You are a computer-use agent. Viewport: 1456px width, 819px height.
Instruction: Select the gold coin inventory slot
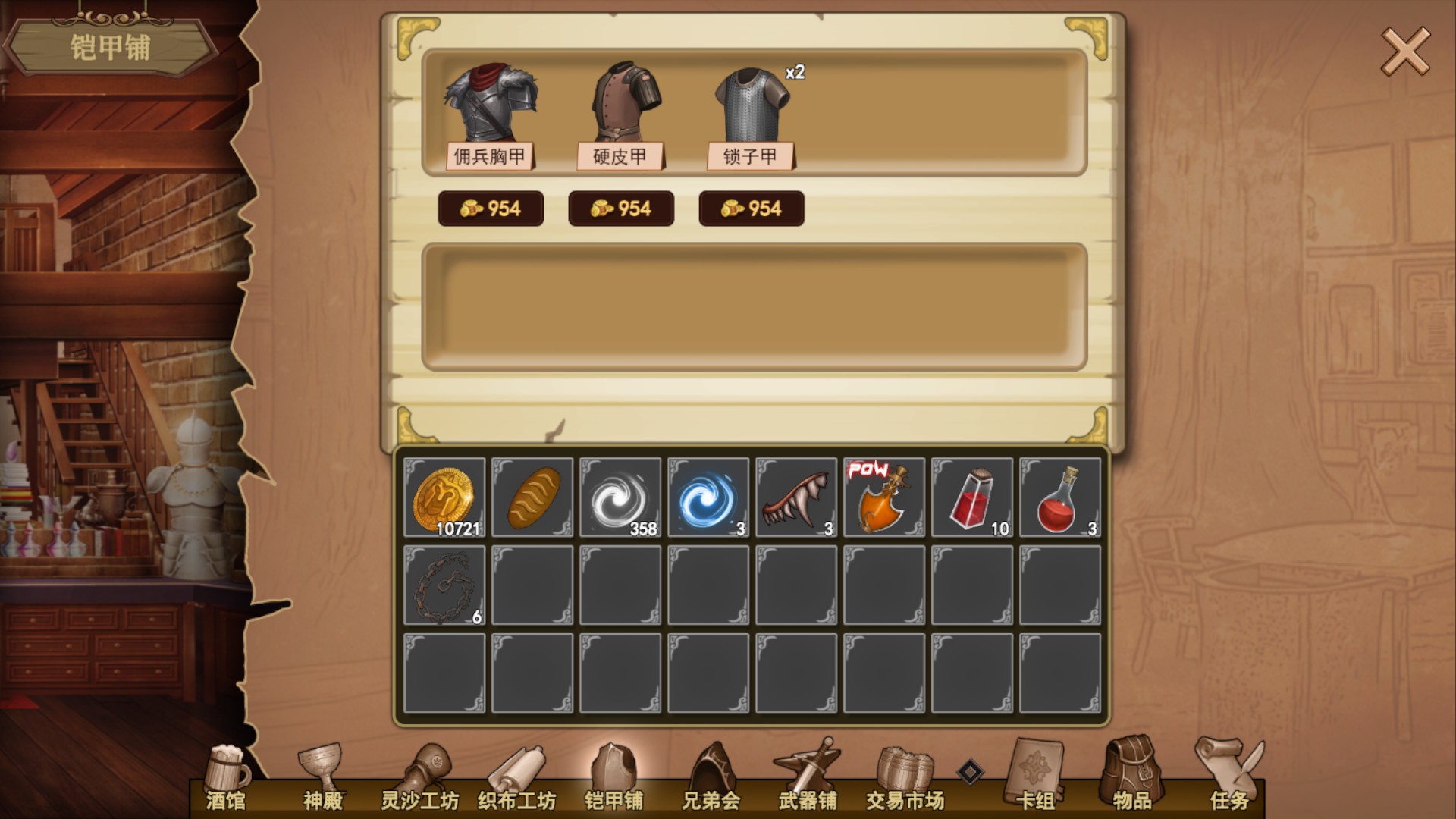pos(444,497)
